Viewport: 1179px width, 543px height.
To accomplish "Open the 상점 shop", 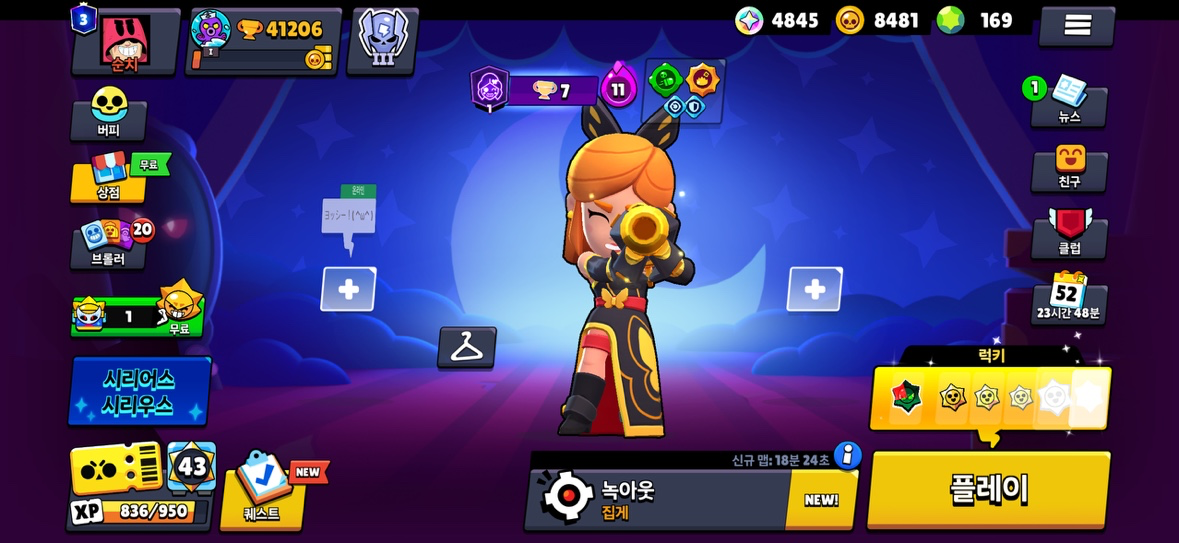I will pos(109,178).
